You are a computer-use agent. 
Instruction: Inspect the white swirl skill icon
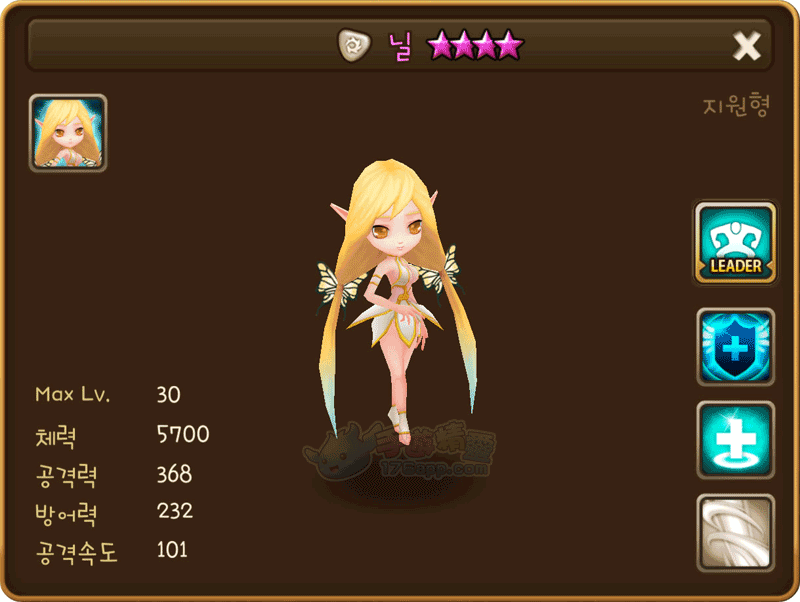click(735, 533)
